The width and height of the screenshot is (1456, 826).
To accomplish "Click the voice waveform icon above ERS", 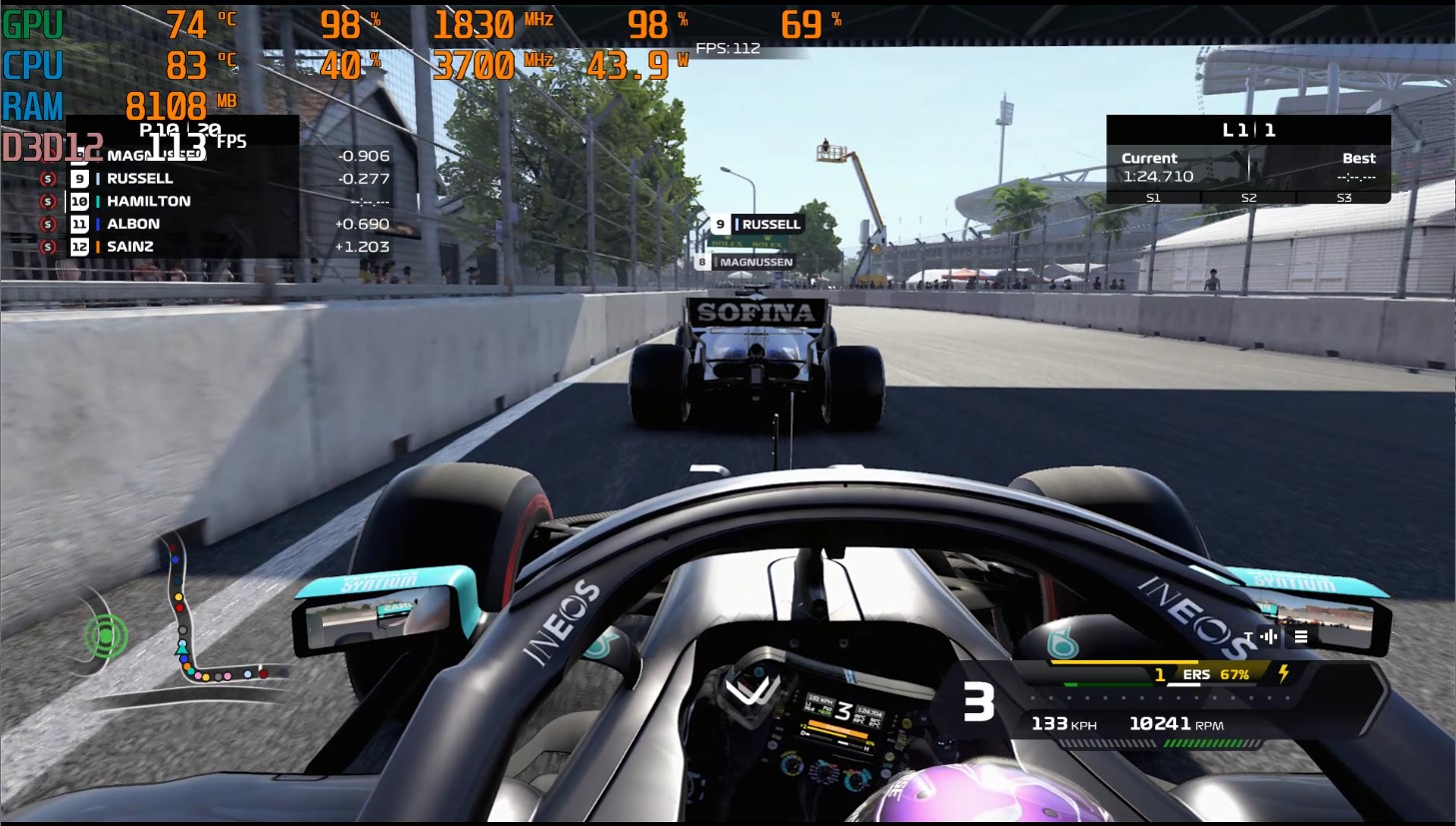I will [1269, 636].
